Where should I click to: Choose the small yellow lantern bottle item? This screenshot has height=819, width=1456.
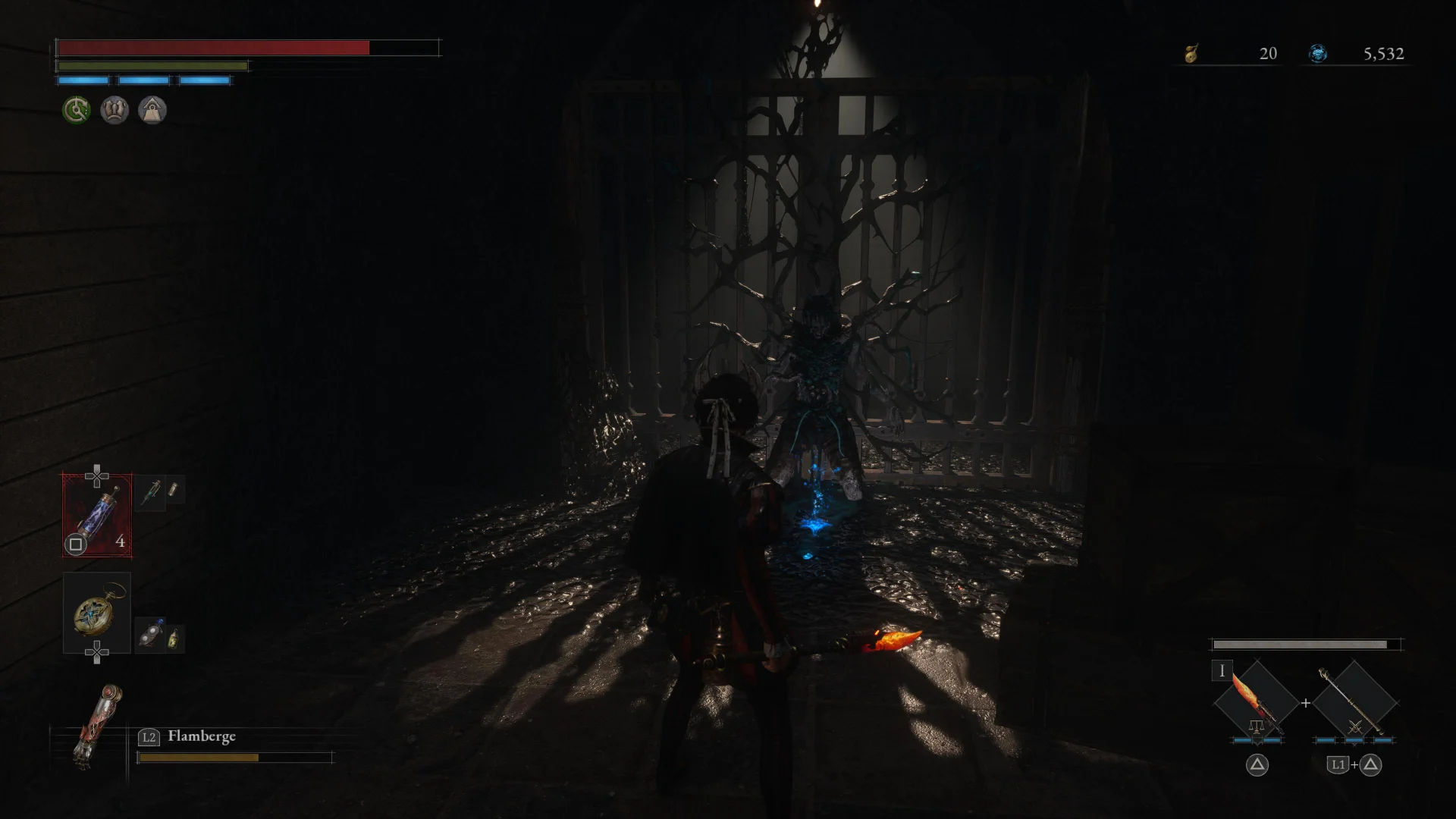(174, 638)
